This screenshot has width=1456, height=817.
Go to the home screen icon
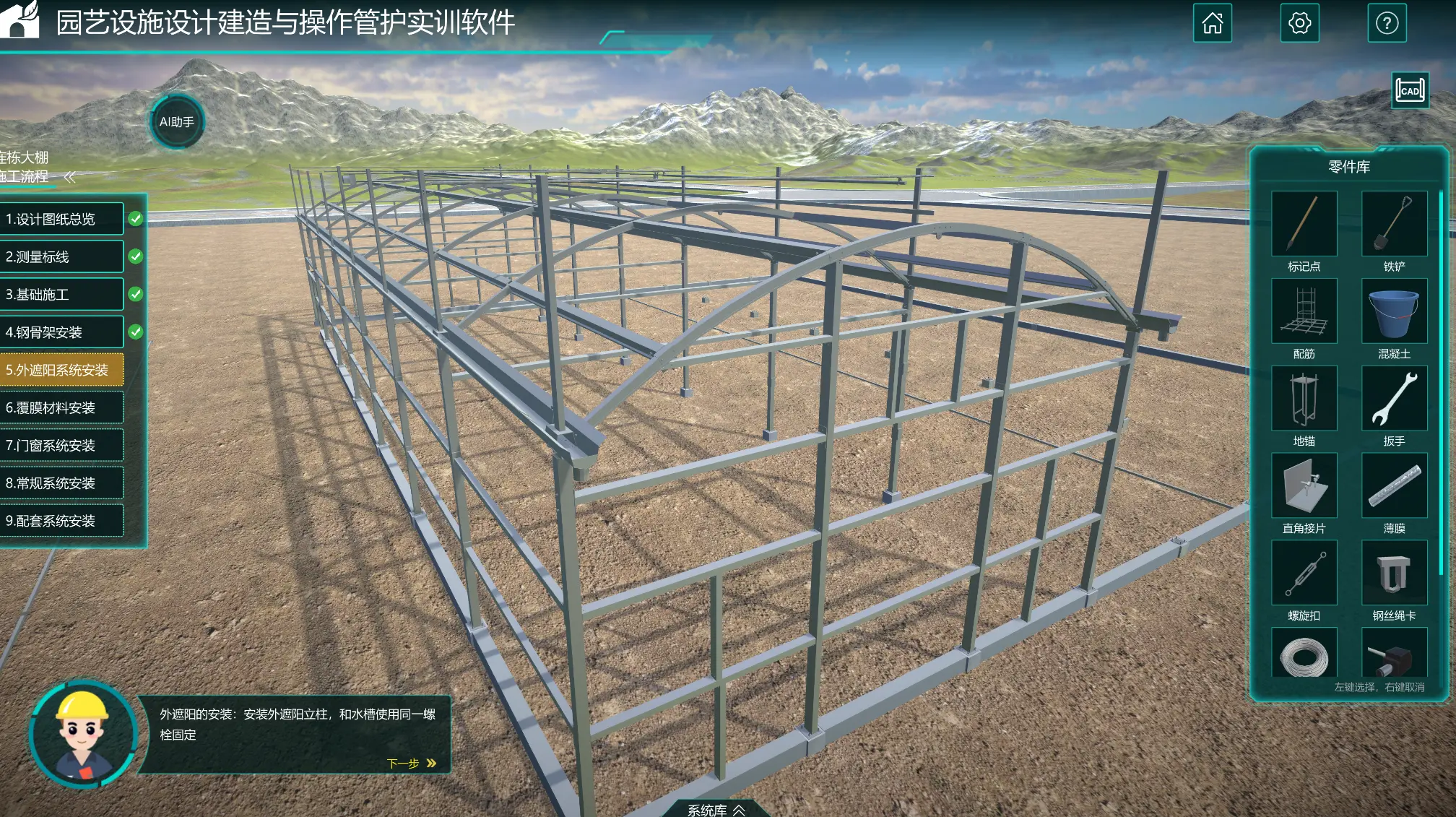pyautogui.click(x=1212, y=23)
